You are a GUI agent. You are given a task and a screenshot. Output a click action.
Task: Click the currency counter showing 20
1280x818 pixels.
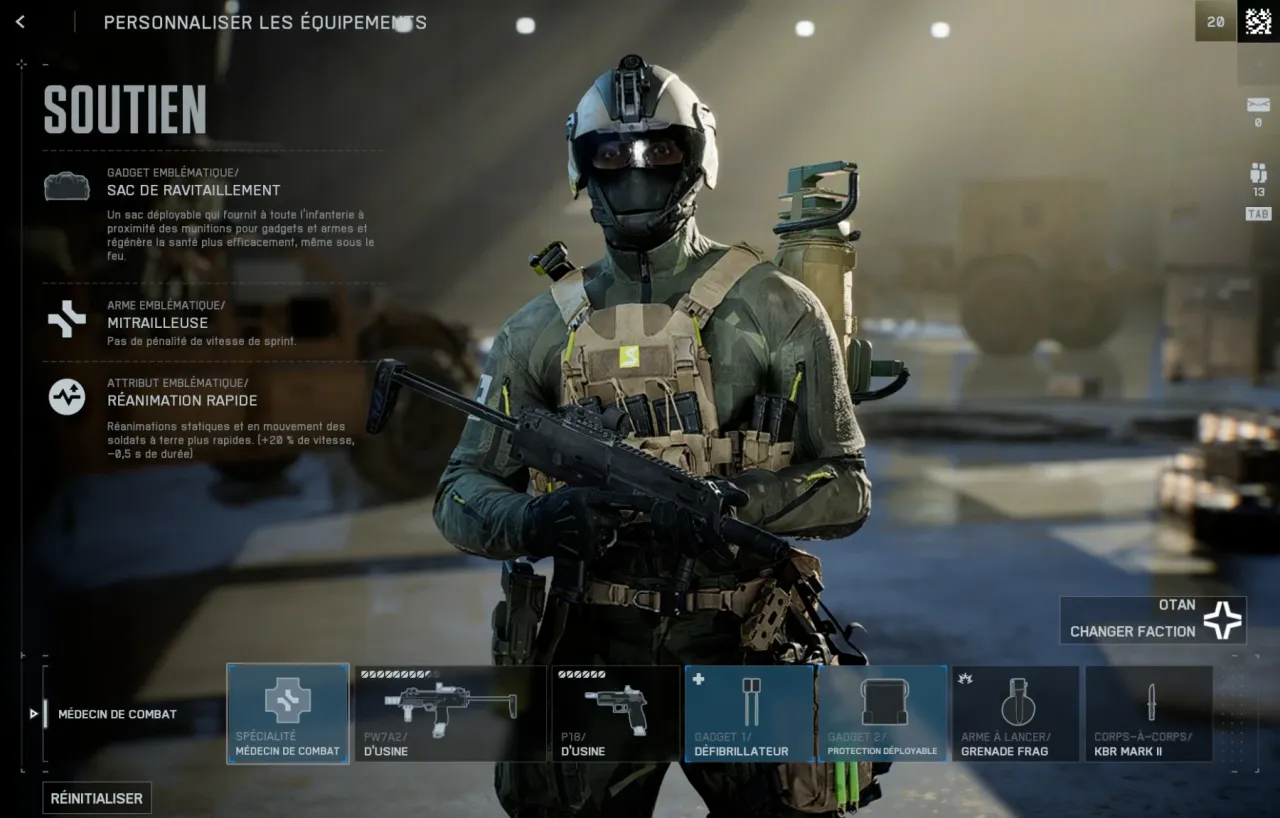point(1216,20)
